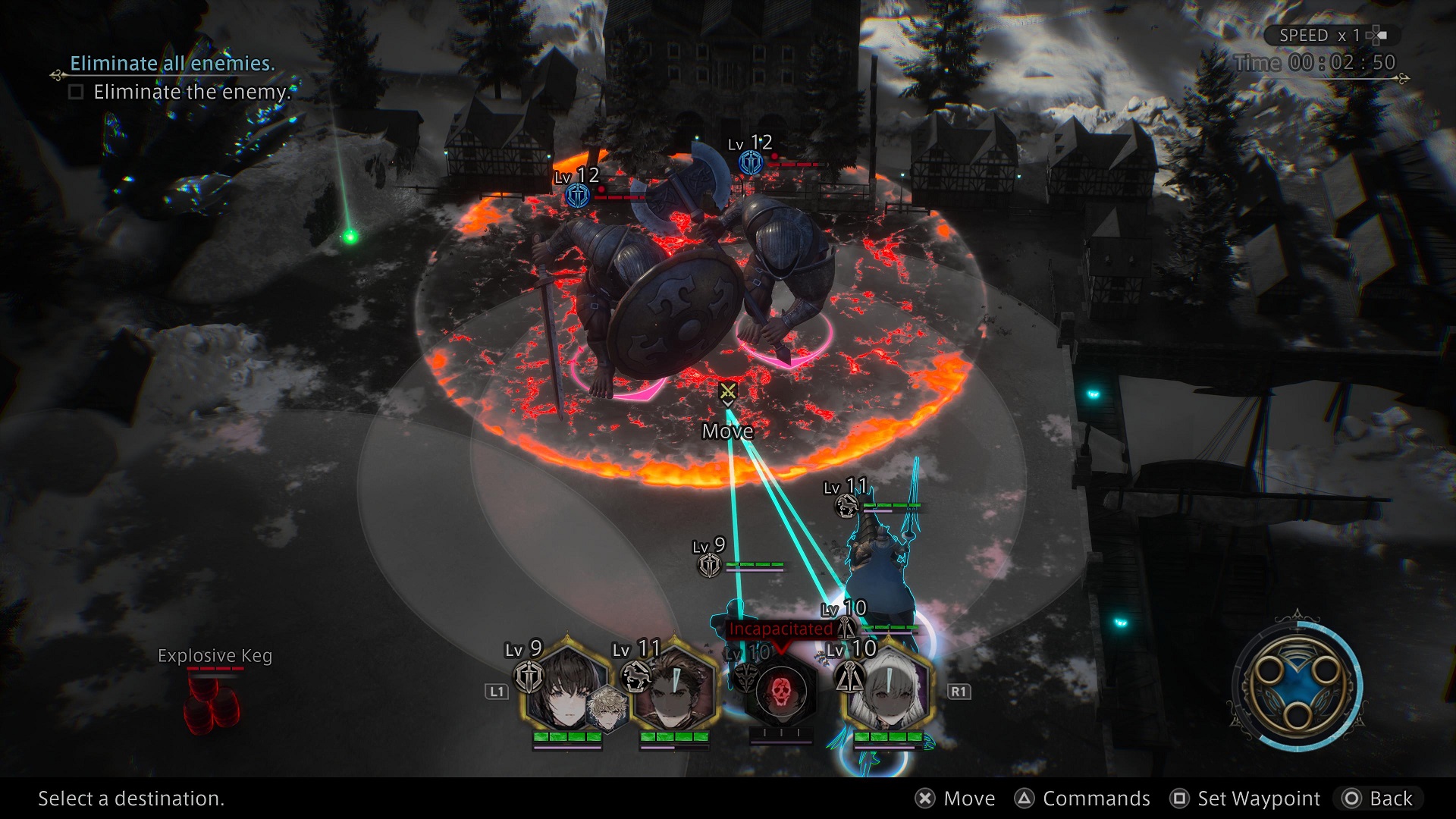Select the Explosive Keg label
The image size is (1456, 819).
[x=215, y=656]
